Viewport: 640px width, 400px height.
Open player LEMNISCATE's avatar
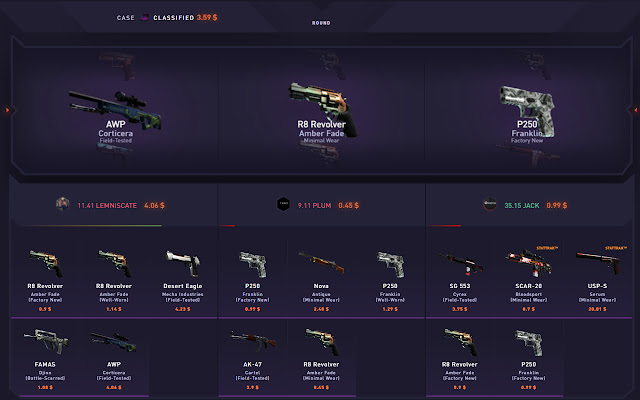point(62,204)
